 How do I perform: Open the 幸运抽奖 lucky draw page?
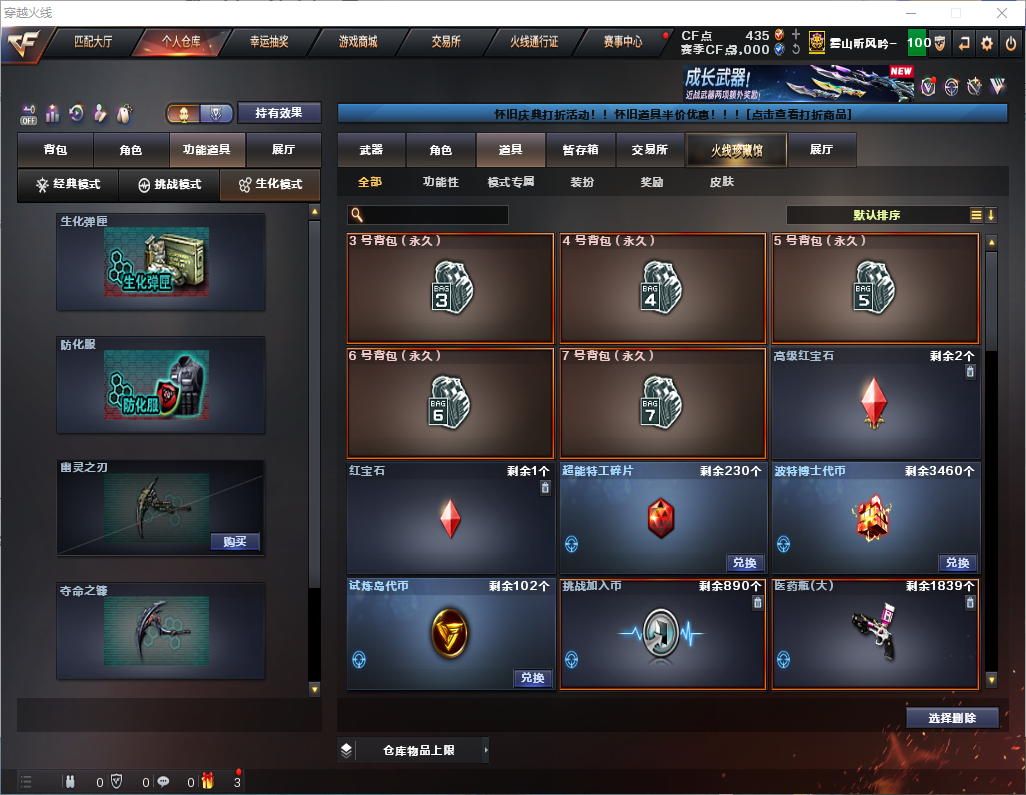click(x=268, y=43)
